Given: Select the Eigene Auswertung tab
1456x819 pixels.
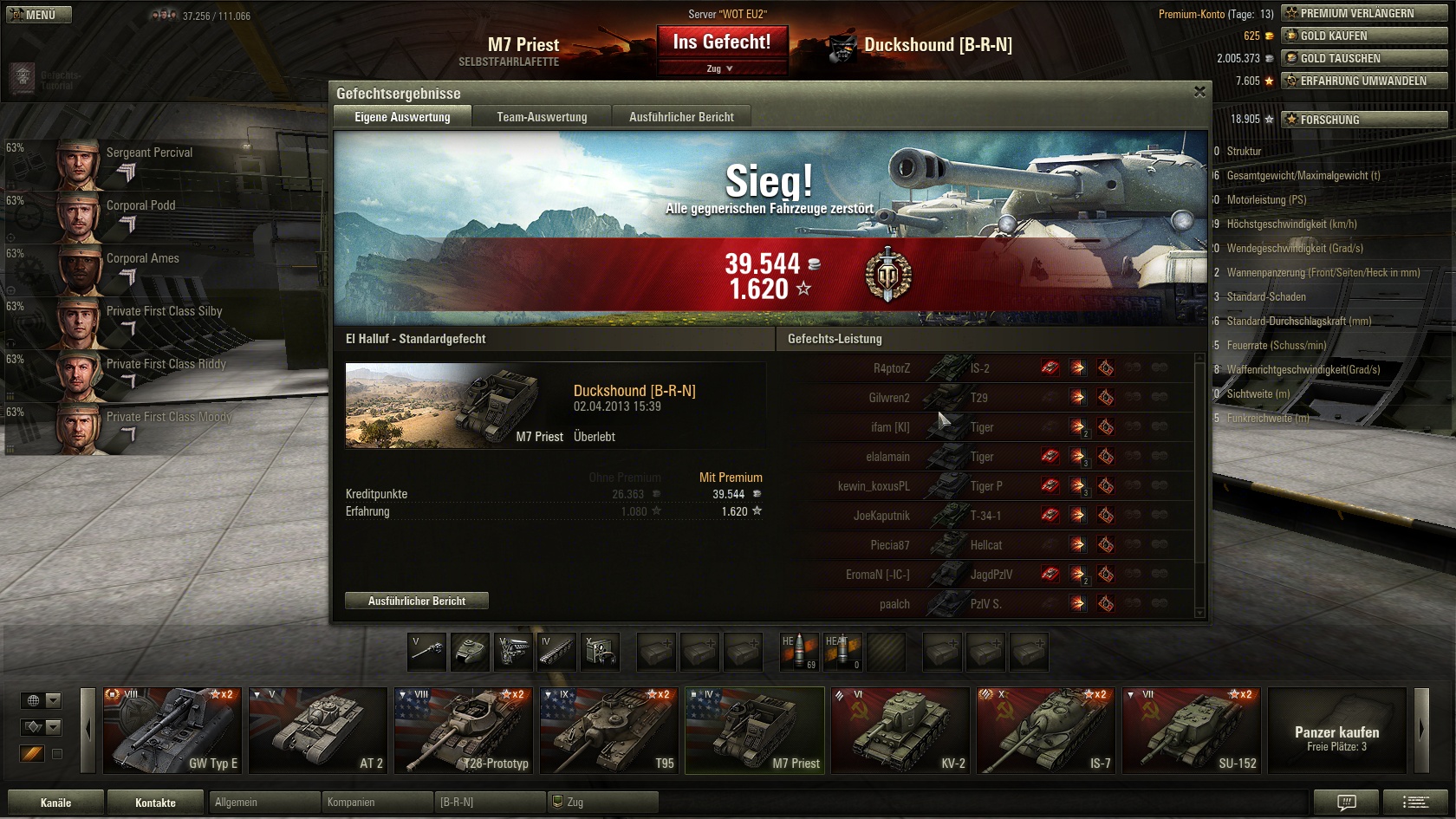Looking at the screenshot, I should pyautogui.click(x=402, y=117).
